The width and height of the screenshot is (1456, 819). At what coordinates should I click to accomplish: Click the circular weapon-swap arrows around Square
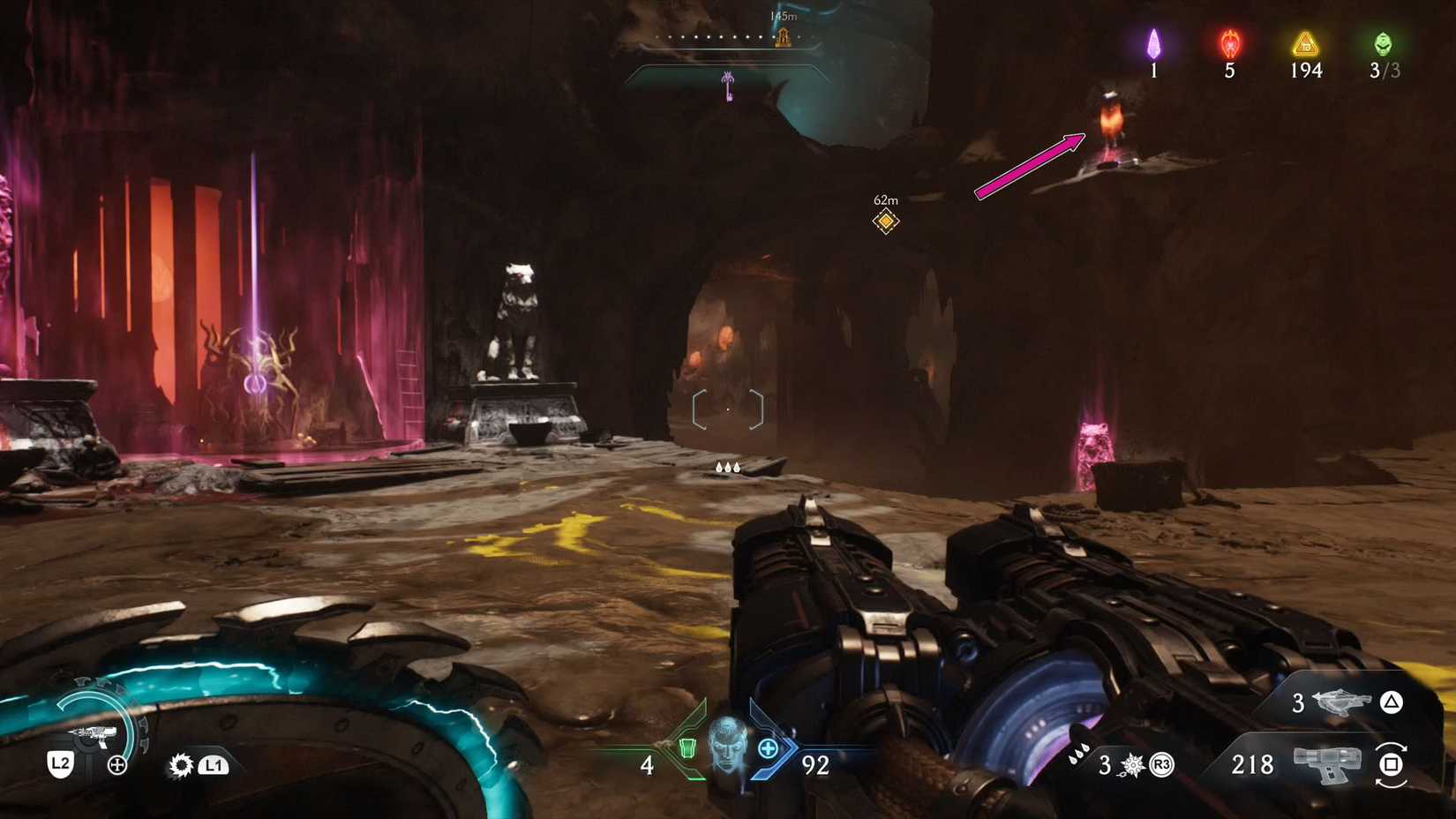[1392, 766]
